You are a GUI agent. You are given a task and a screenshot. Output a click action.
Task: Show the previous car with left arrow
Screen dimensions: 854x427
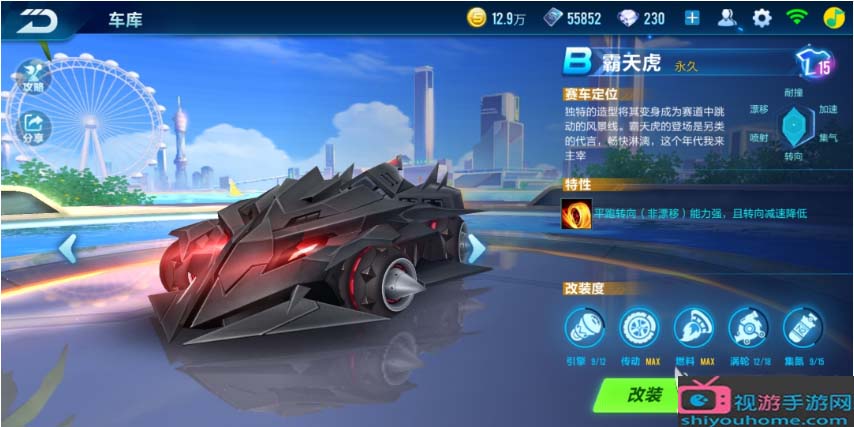[x=68, y=247]
